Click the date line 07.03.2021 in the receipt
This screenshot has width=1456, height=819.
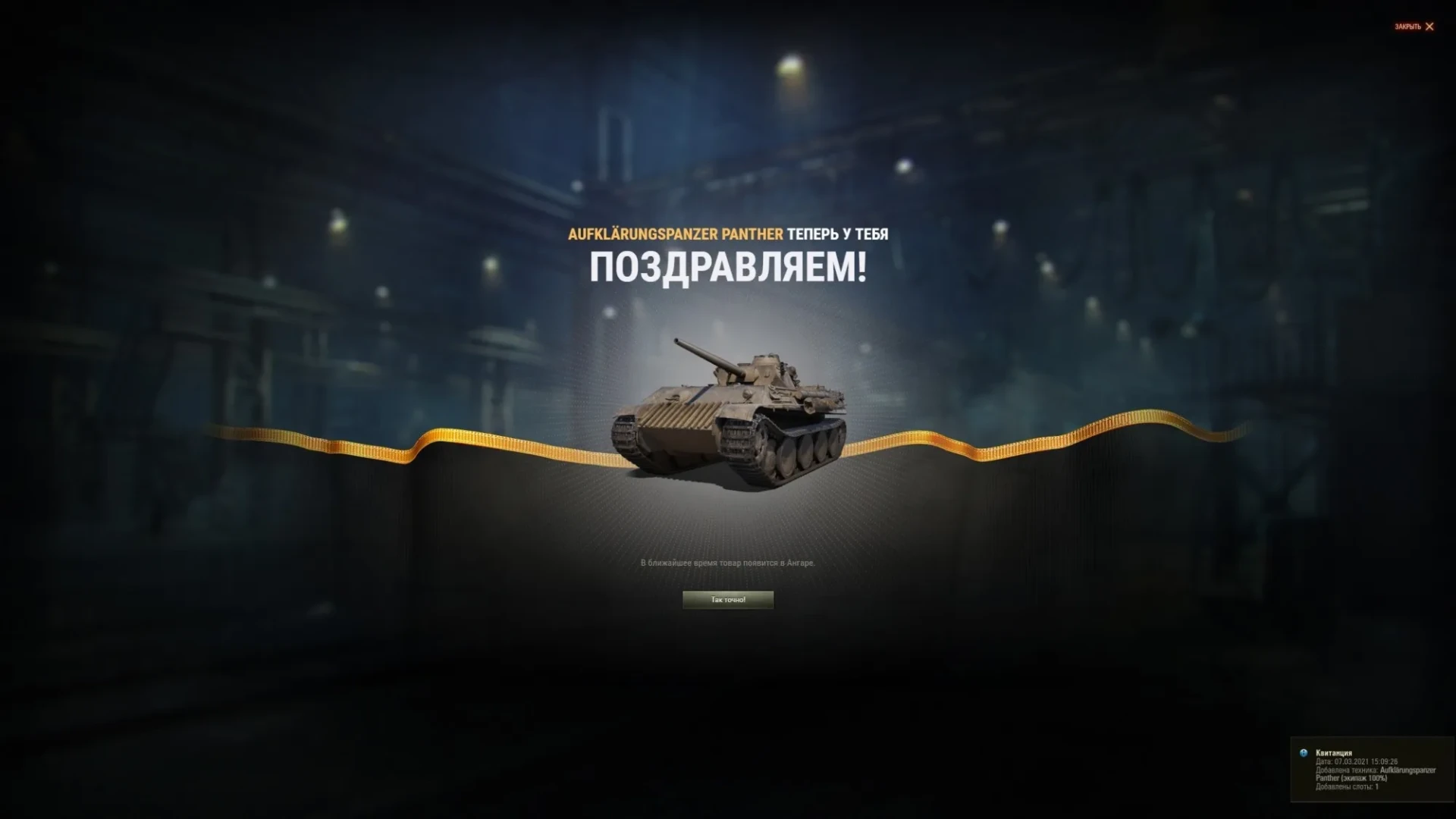(1357, 762)
